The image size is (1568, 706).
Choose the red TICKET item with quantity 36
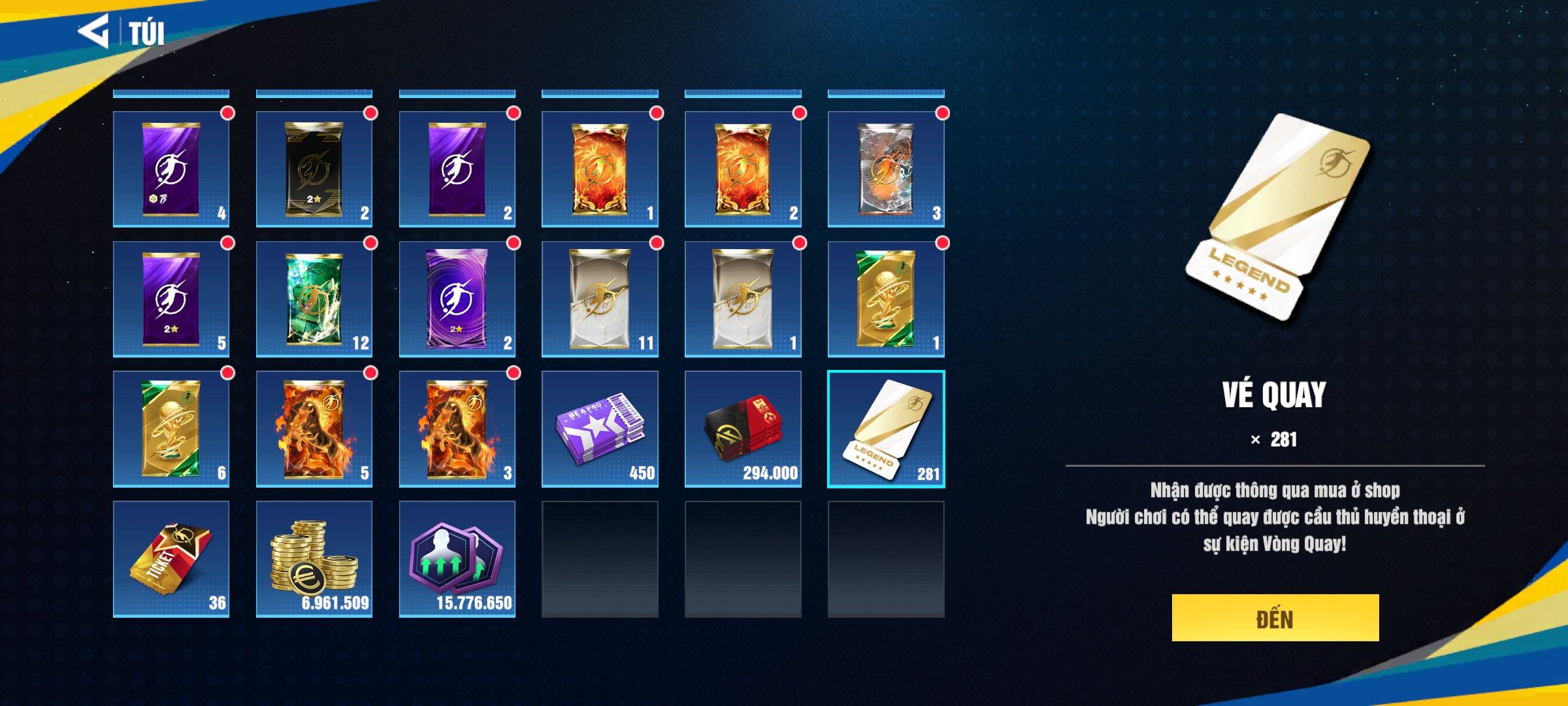(171, 559)
